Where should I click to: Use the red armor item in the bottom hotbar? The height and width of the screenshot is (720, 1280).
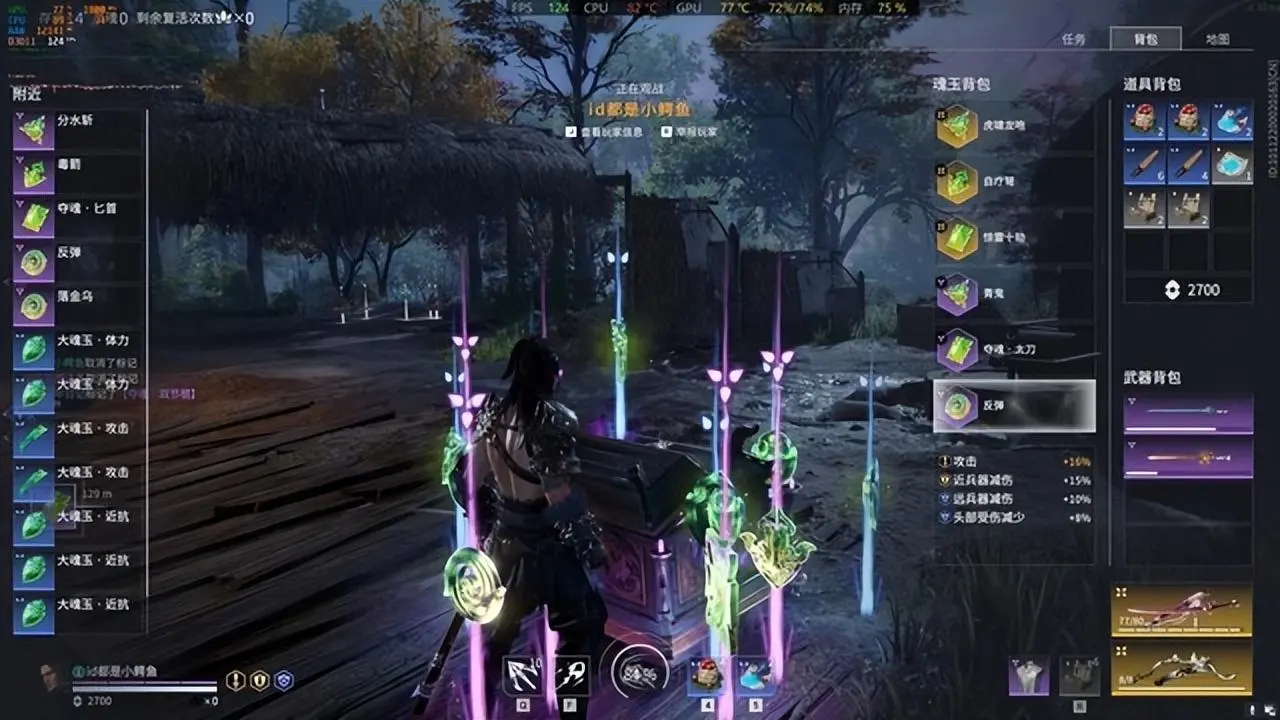(707, 675)
